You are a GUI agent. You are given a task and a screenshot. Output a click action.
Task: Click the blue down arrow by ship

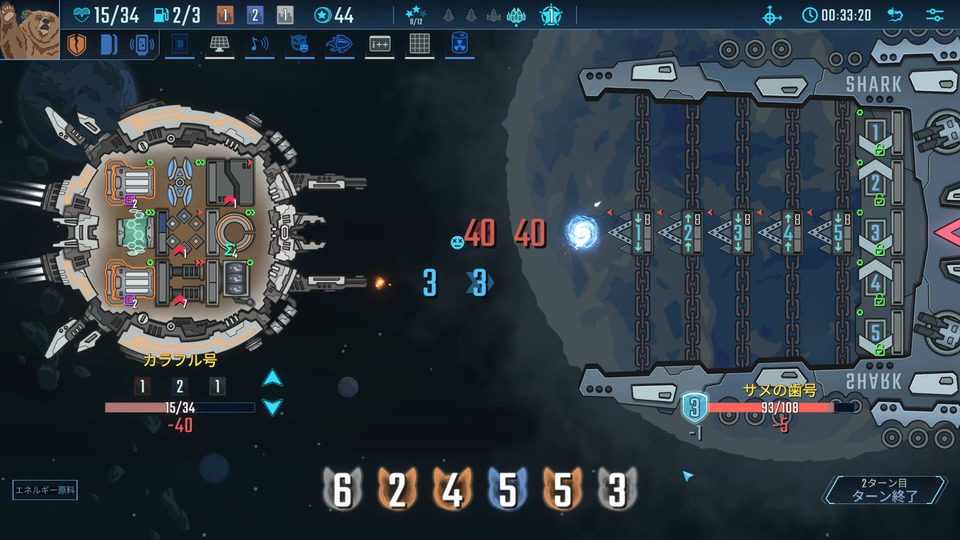click(x=272, y=406)
